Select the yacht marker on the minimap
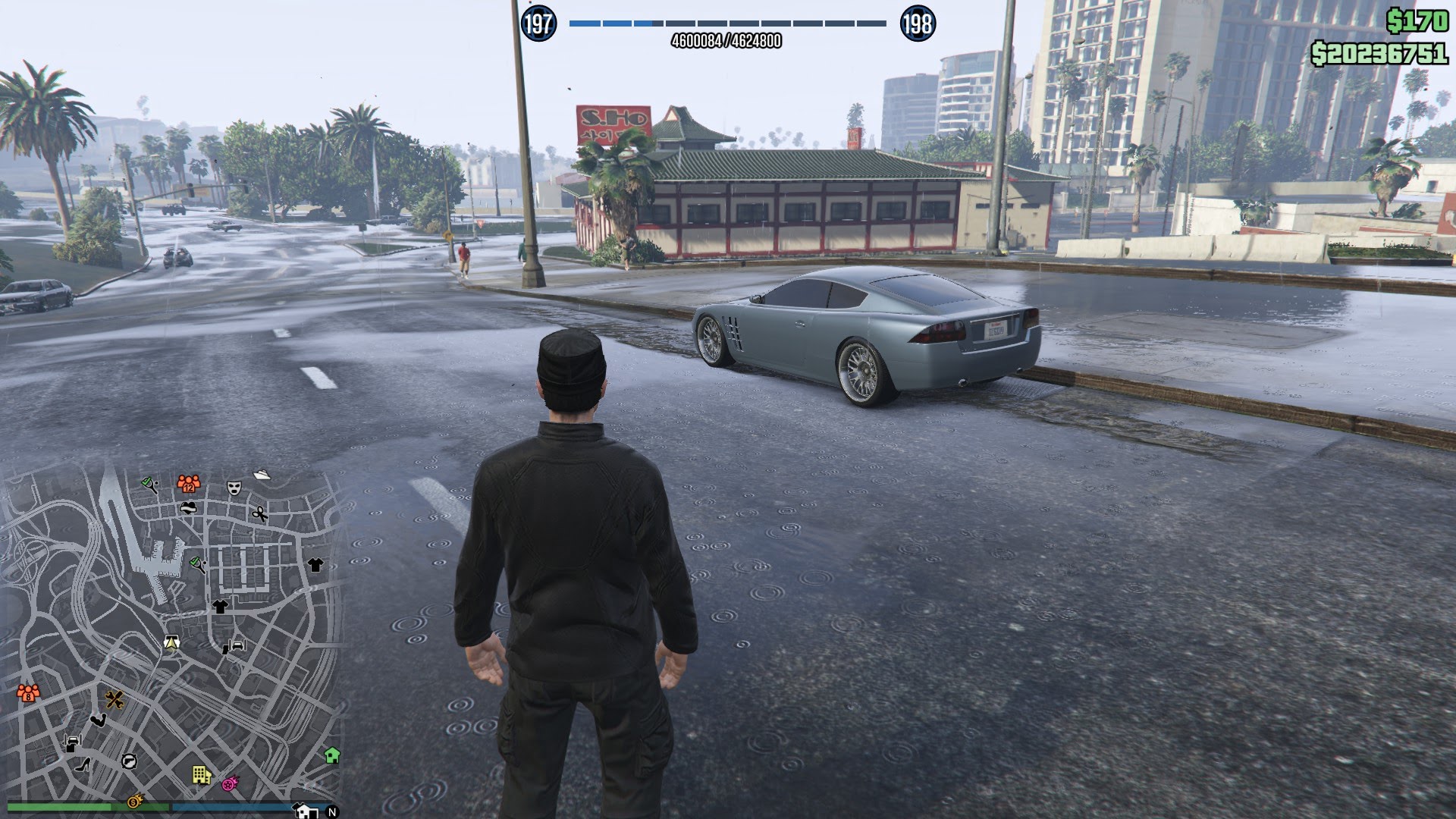 click(x=262, y=475)
